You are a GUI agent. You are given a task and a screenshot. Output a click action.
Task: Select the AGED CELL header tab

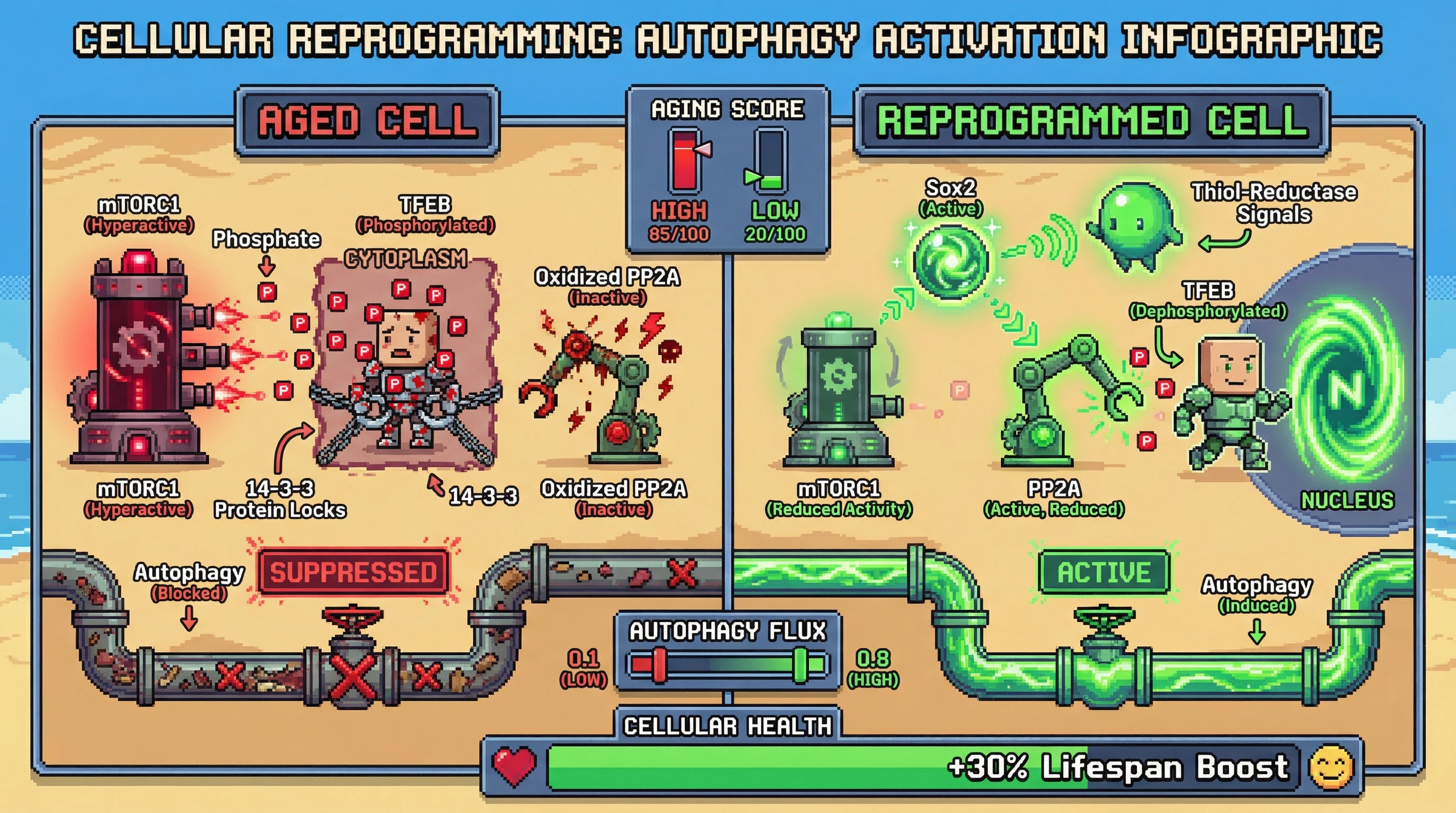point(367,121)
